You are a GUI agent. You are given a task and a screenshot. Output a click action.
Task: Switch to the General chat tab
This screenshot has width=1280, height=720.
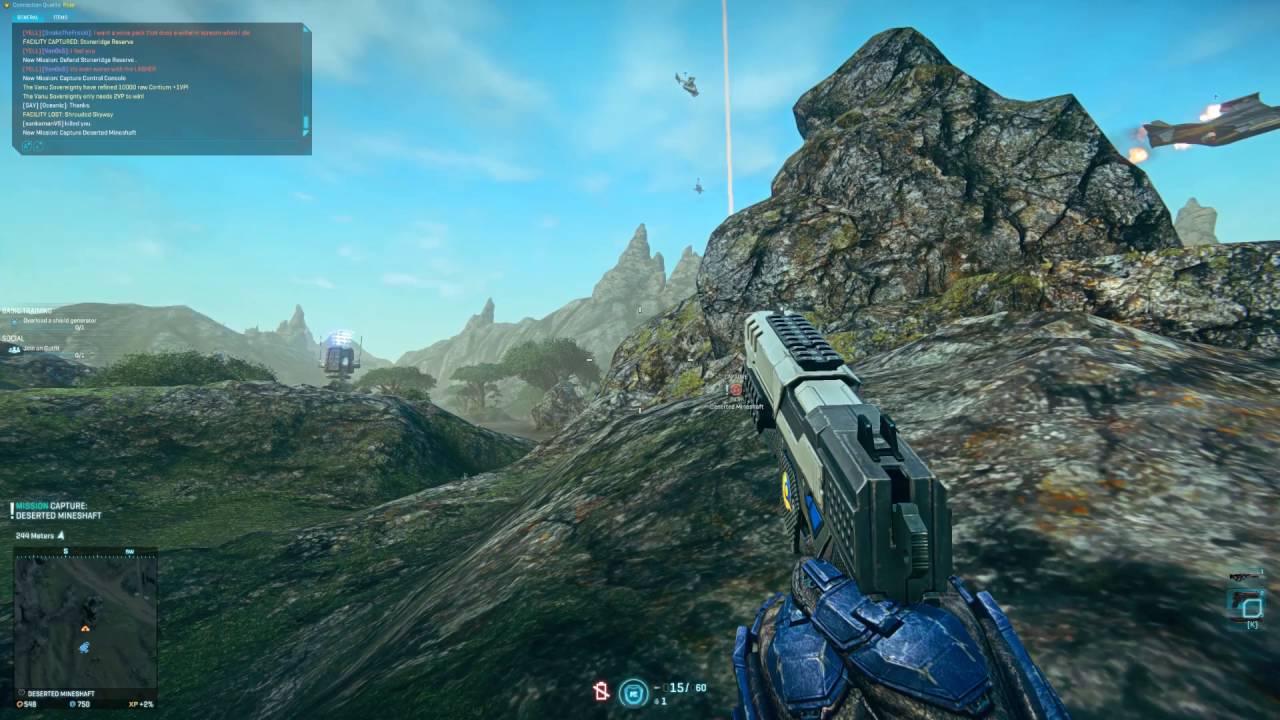27,17
